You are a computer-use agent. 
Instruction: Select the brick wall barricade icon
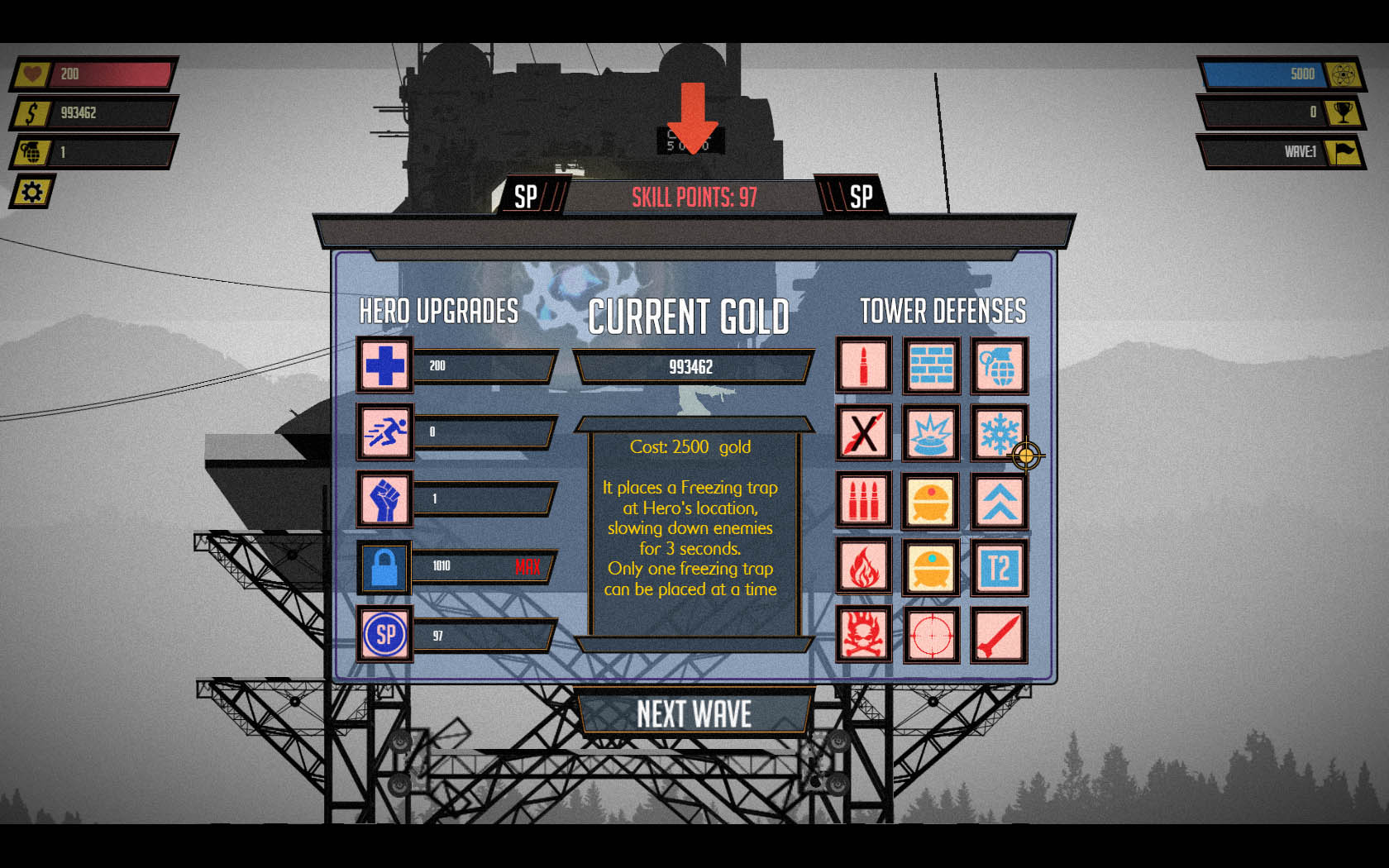coord(931,366)
